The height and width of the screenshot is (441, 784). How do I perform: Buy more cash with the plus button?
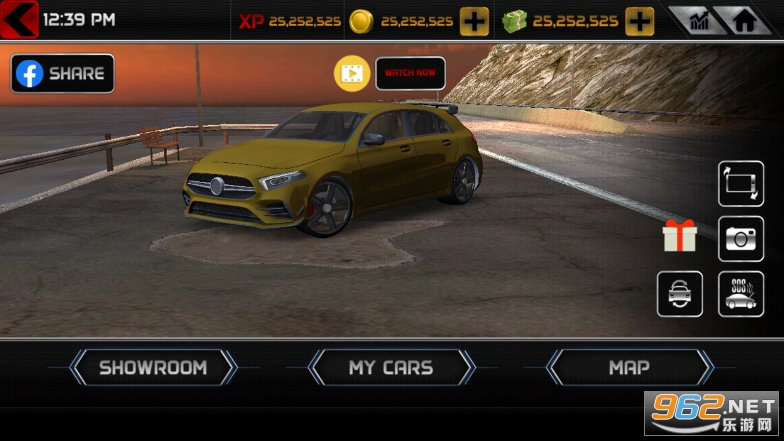click(x=640, y=20)
